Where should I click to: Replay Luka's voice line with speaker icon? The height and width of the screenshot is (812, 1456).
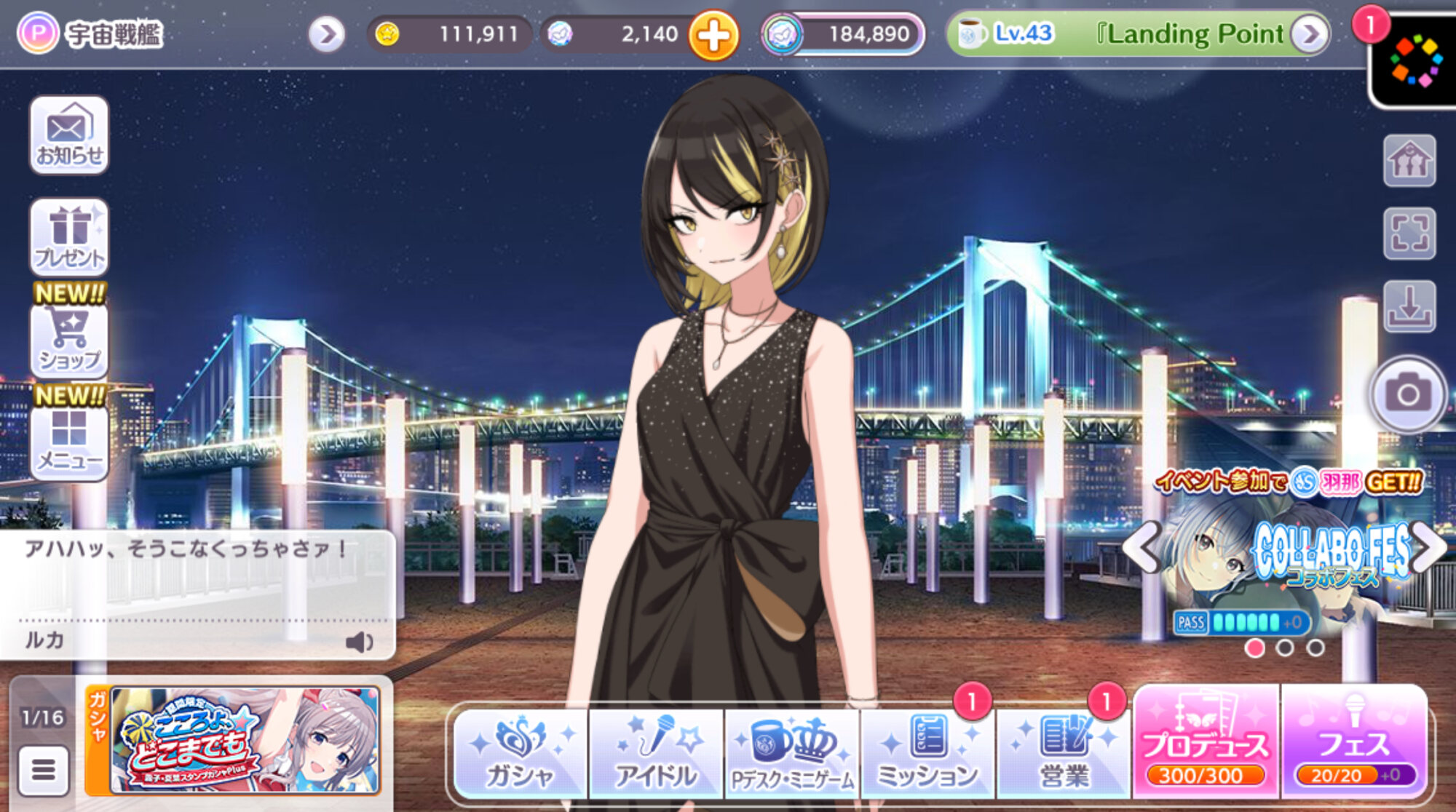(x=359, y=642)
